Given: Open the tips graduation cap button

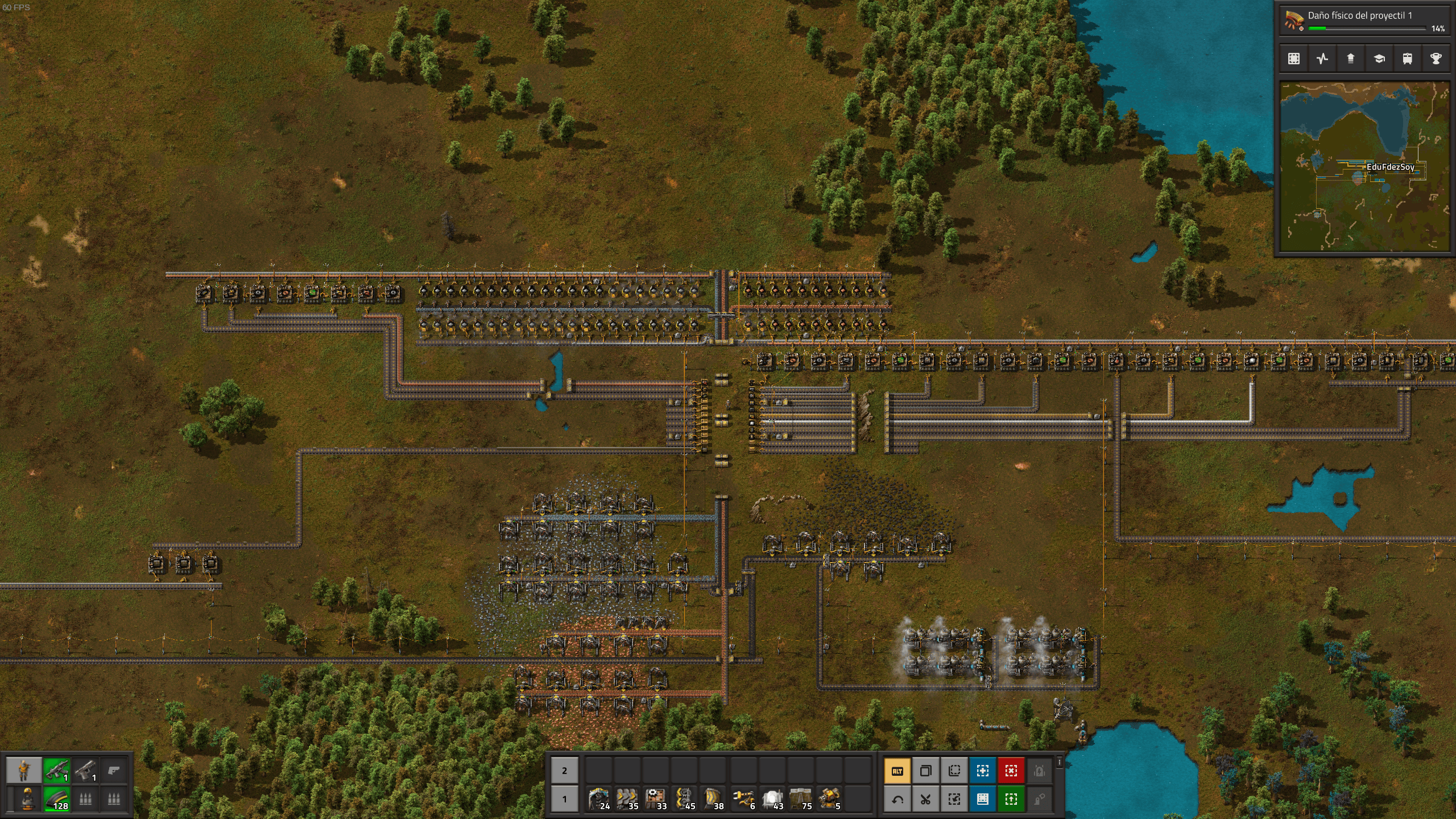Looking at the screenshot, I should (1379, 59).
